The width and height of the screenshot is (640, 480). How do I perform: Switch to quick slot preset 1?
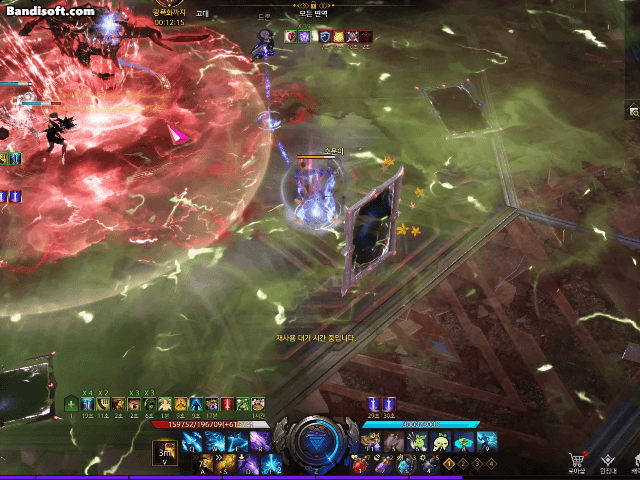click(x=450, y=464)
